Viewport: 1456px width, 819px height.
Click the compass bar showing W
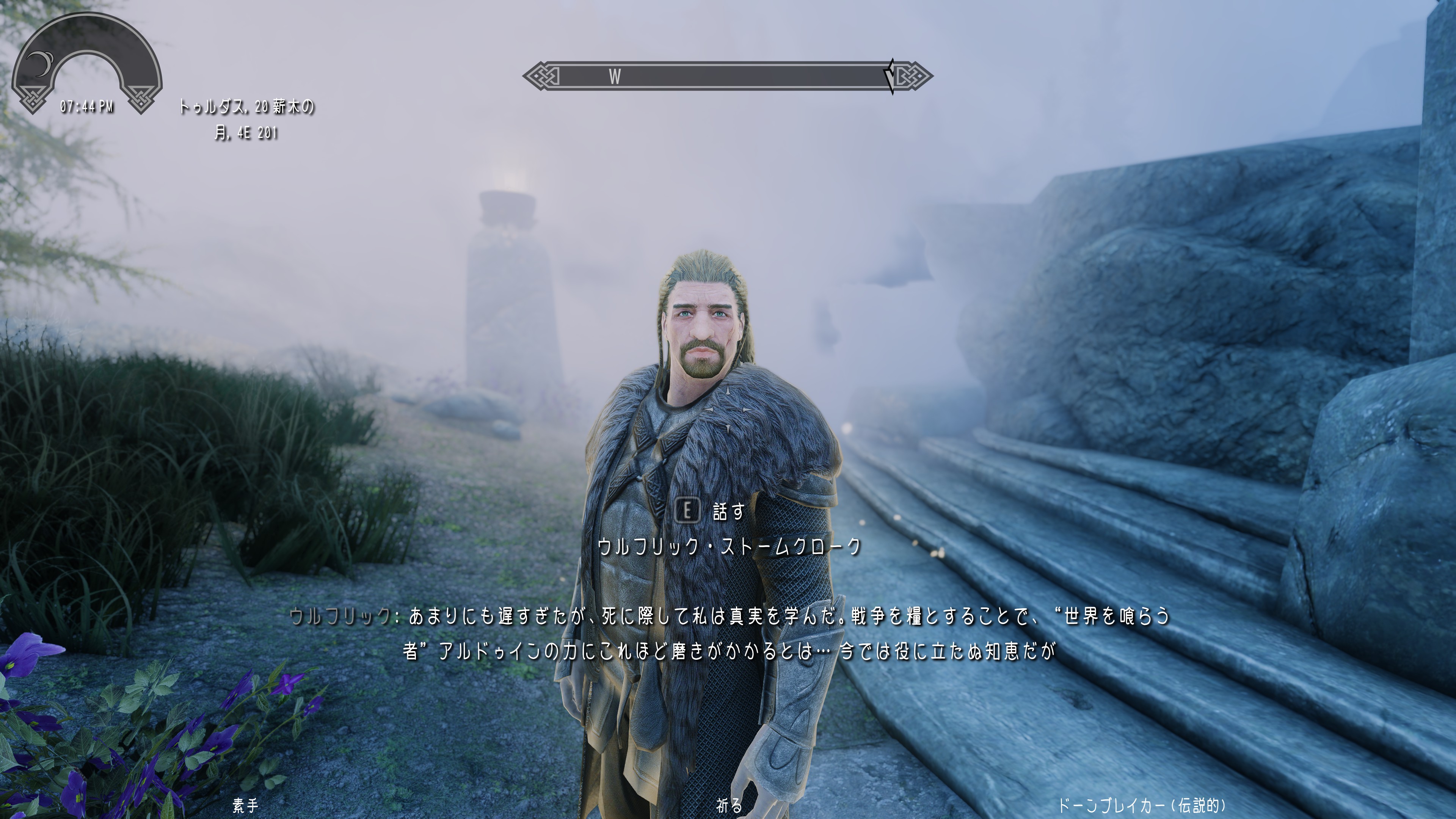tap(727, 76)
